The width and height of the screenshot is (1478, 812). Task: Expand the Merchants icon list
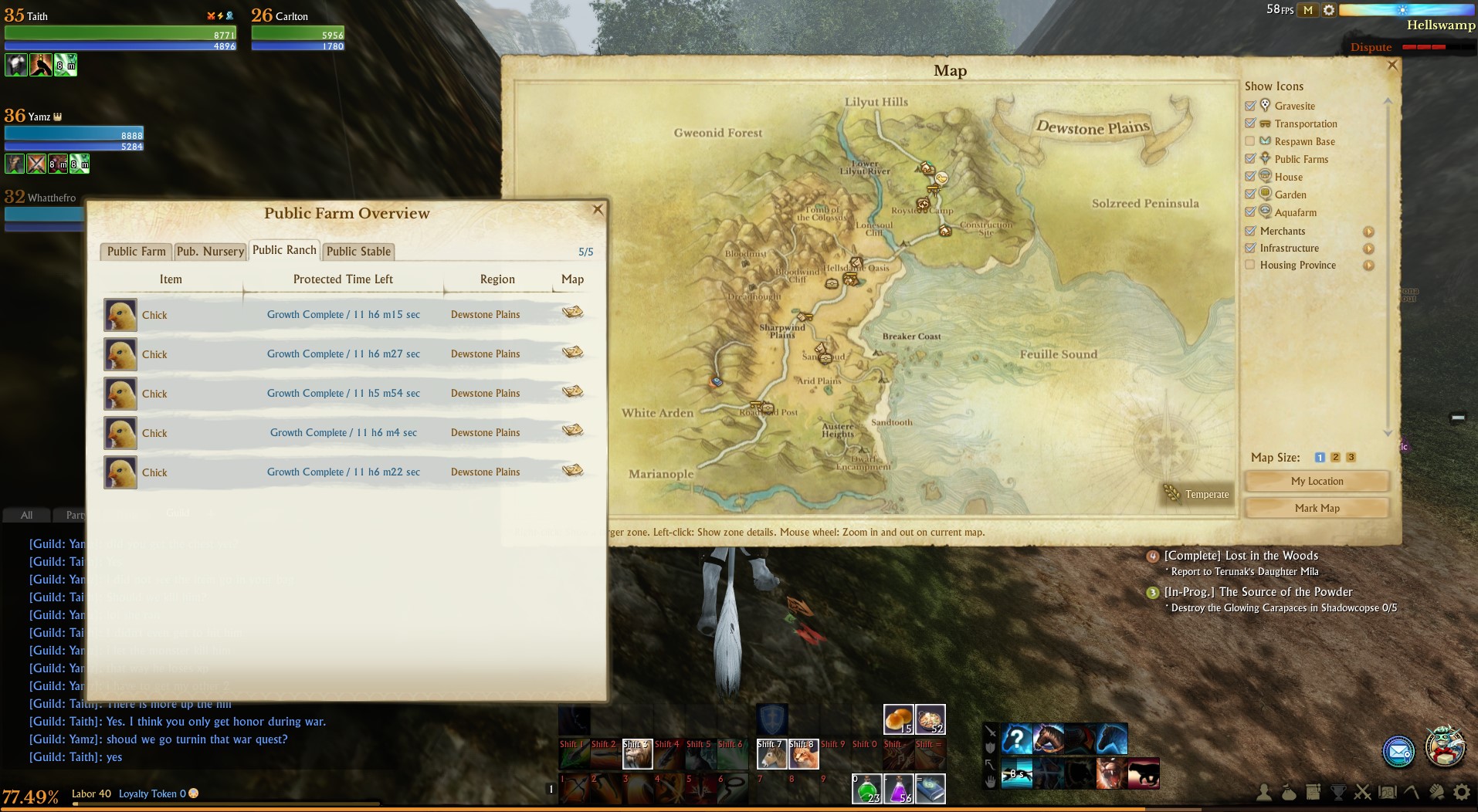[1368, 232]
